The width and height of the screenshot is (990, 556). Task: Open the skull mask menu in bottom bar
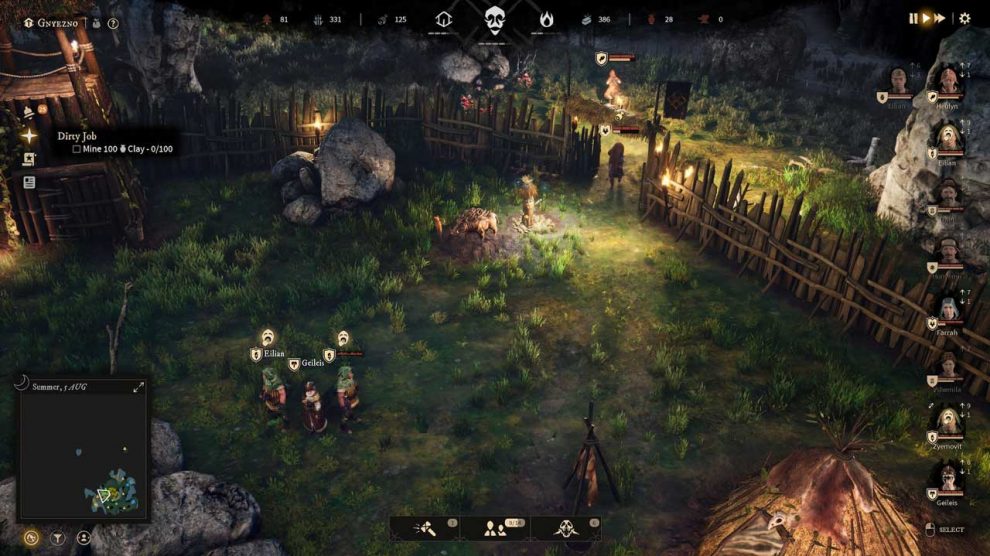coord(565,528)
